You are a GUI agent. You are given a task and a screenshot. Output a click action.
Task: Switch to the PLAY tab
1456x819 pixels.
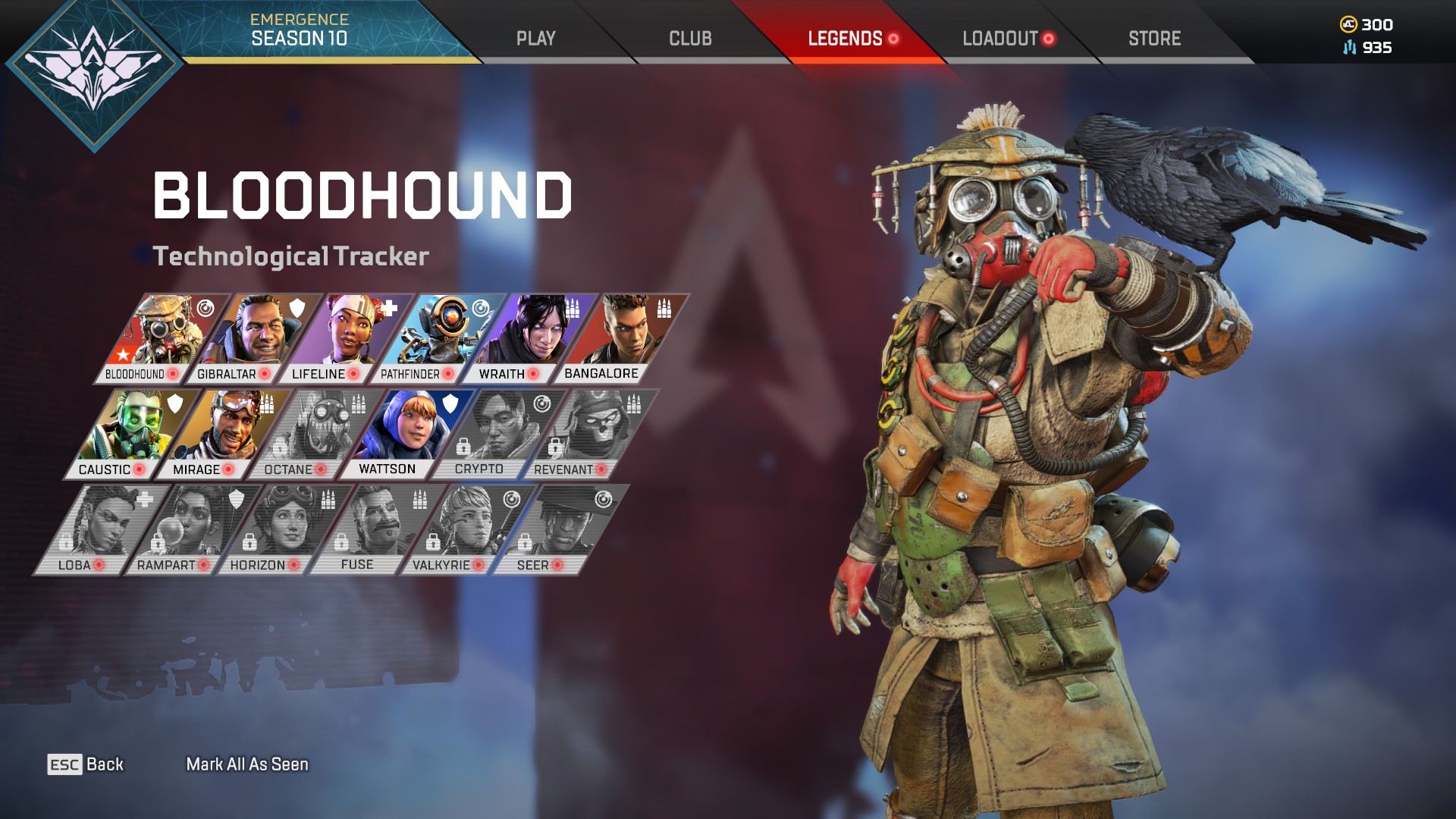click(x=537, y=36)
